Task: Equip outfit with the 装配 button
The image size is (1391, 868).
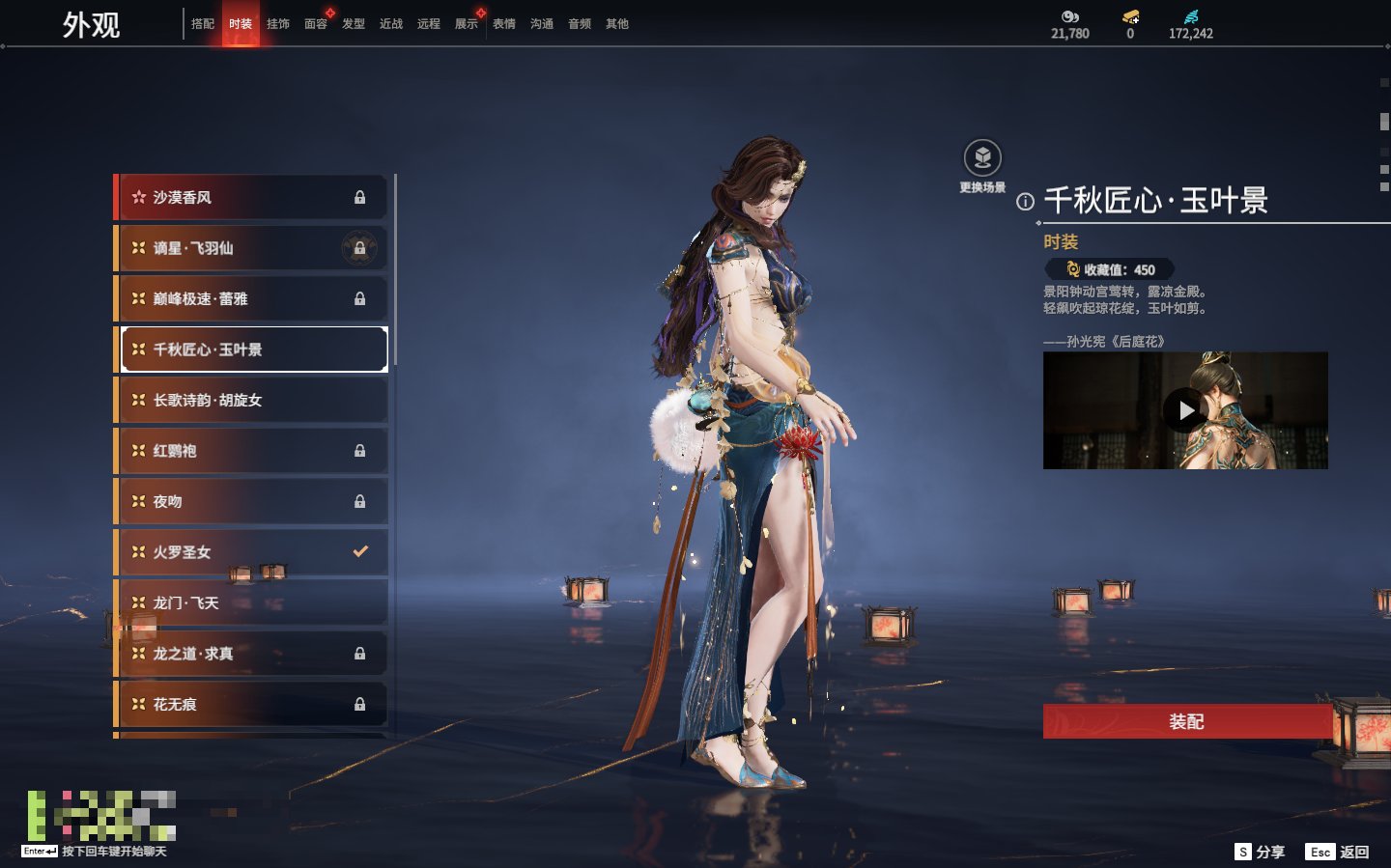Action: 1186,722
